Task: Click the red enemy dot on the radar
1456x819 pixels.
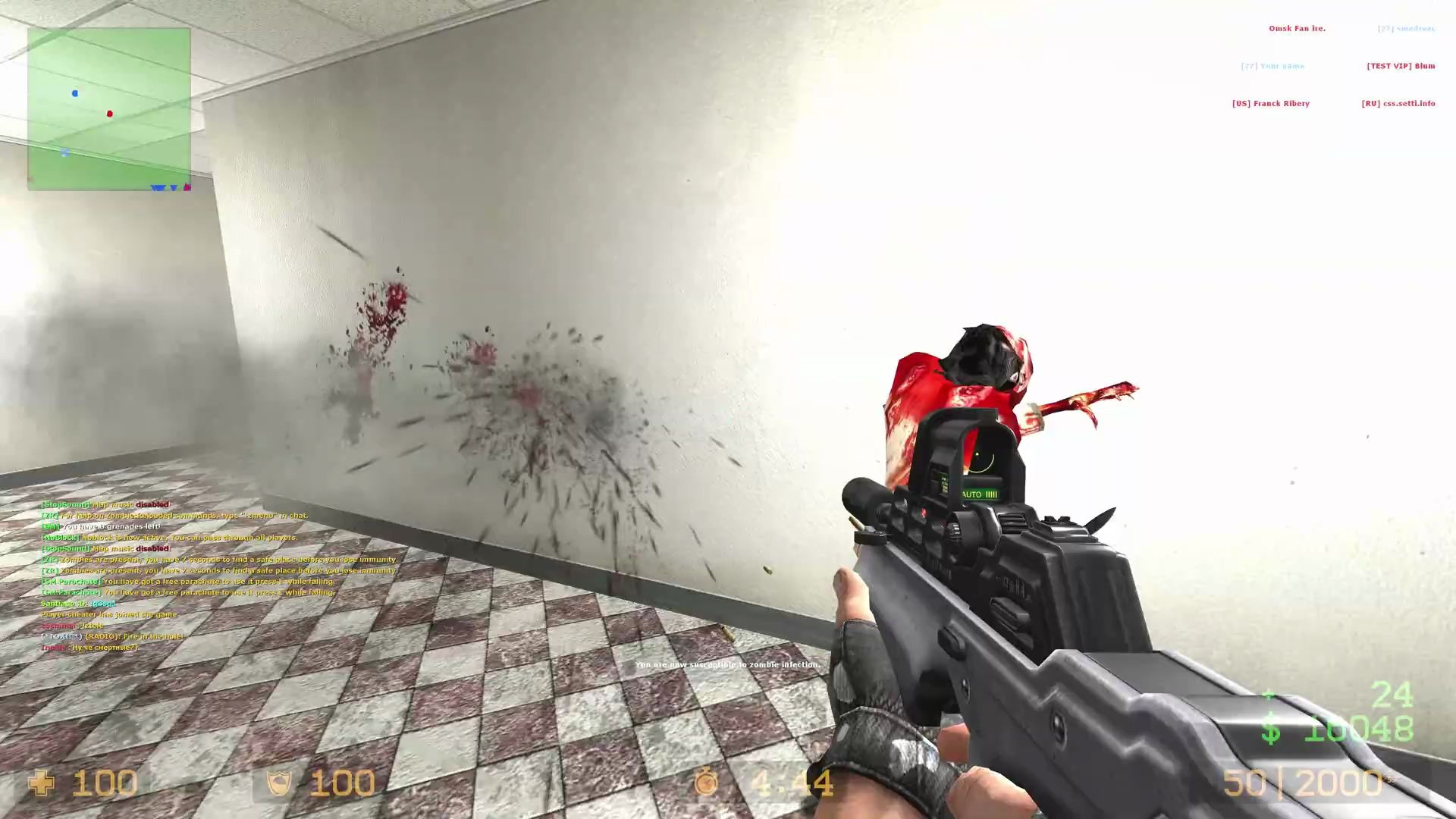Action: tap(108, 113)
